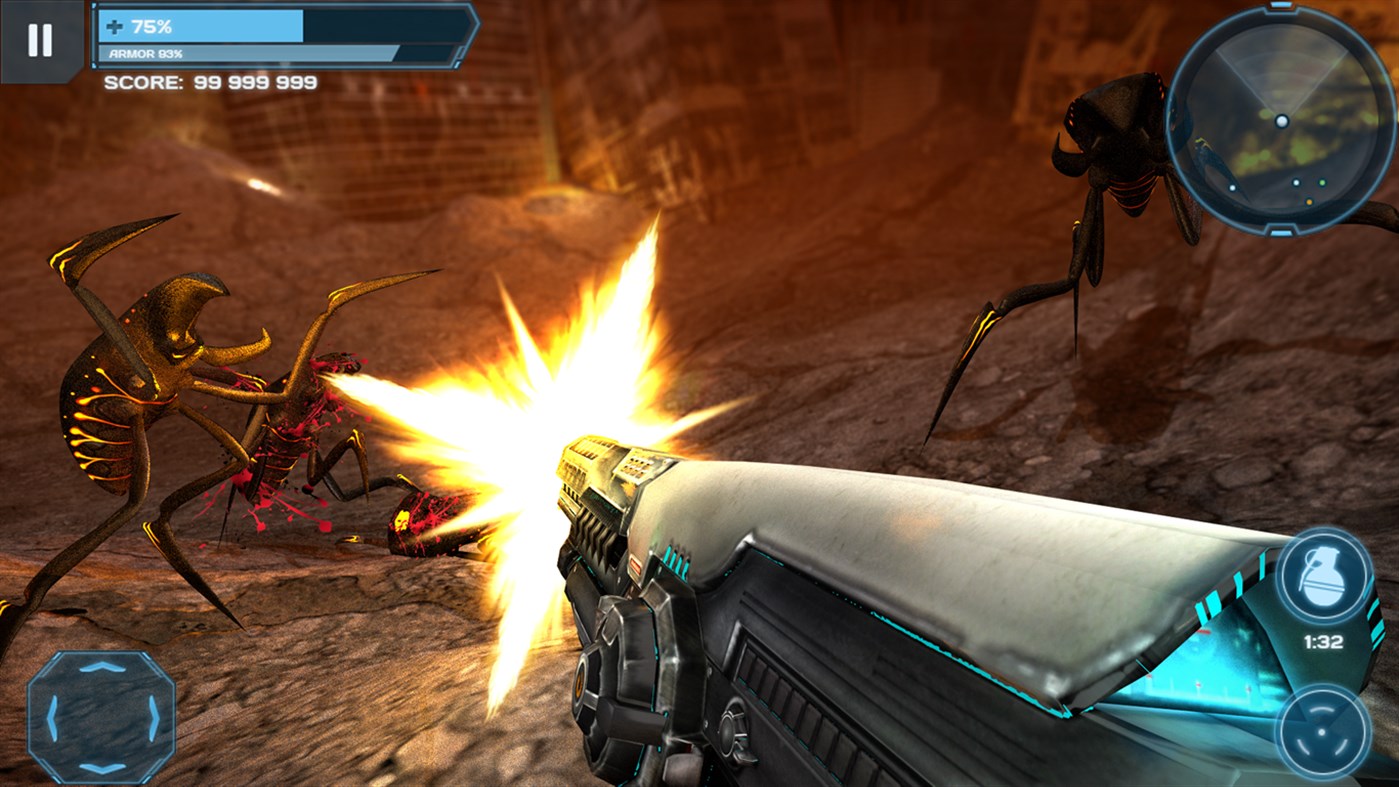The height and width of the screenshot is (787, 1399).
Task: Tap the pause button in top-left corner
Action: pyautogui.click(x=40, y=40)
